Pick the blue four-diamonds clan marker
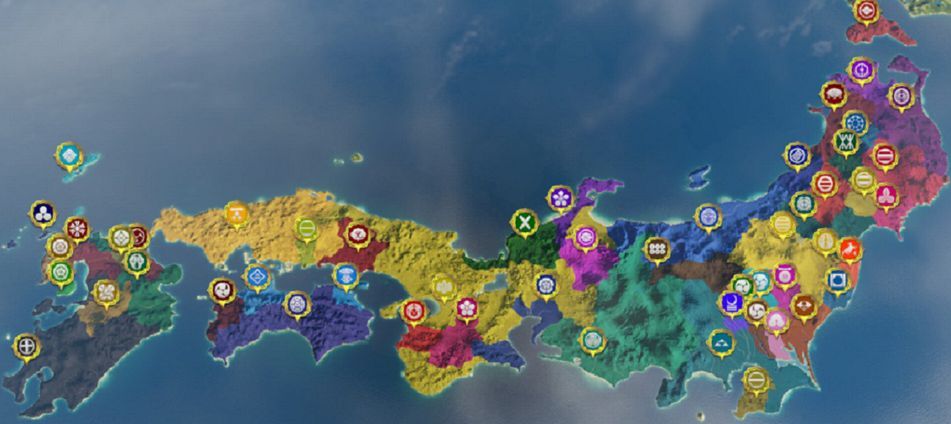This screenshot has height=424, width=951. (258, 275)
